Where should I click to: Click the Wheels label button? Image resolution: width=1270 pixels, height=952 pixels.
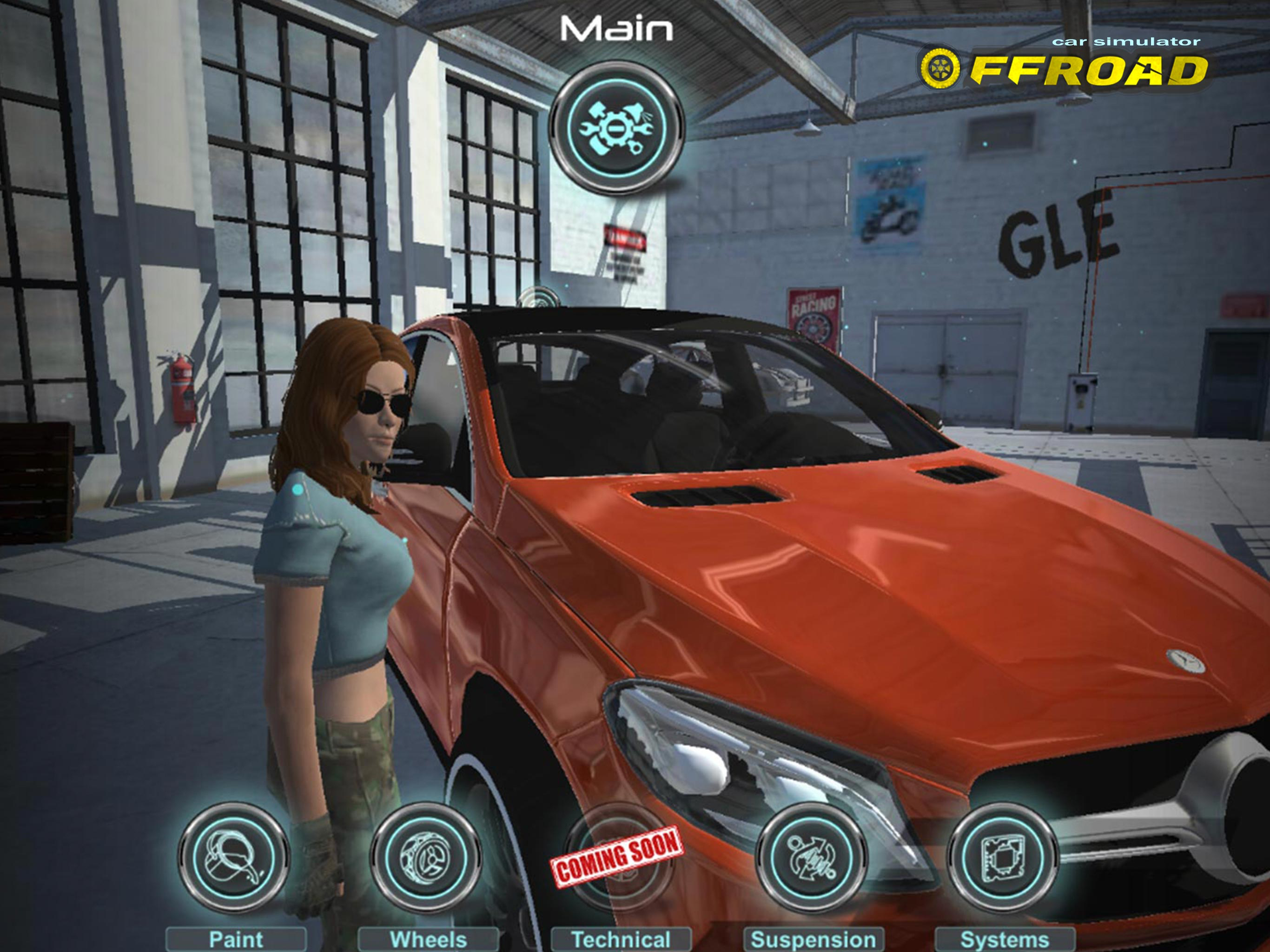point(428,939)
